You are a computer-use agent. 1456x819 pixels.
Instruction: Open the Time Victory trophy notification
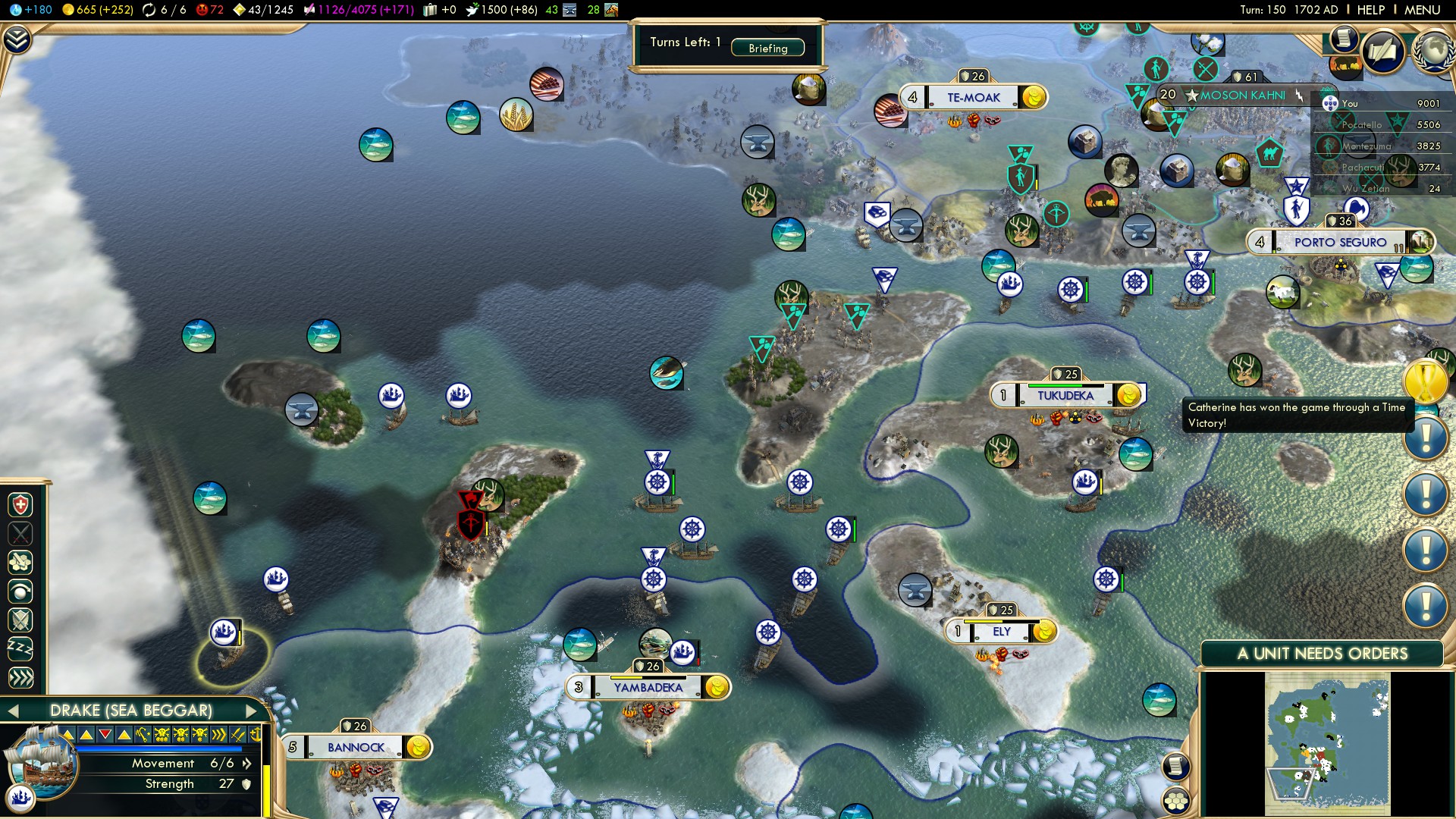(x=1425, y=381)
